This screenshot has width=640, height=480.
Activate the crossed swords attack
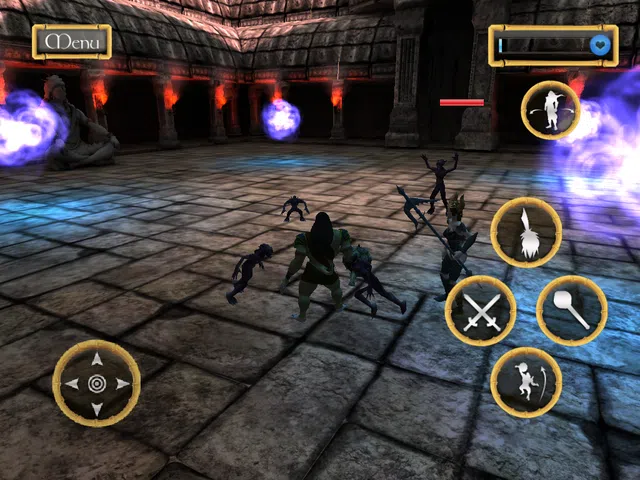pyautogui.click(x=481, y=311)
